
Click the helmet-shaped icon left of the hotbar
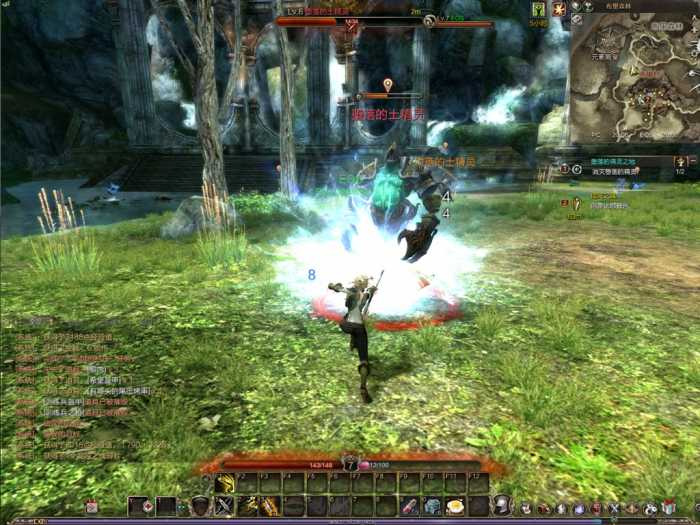click(200, 507)
